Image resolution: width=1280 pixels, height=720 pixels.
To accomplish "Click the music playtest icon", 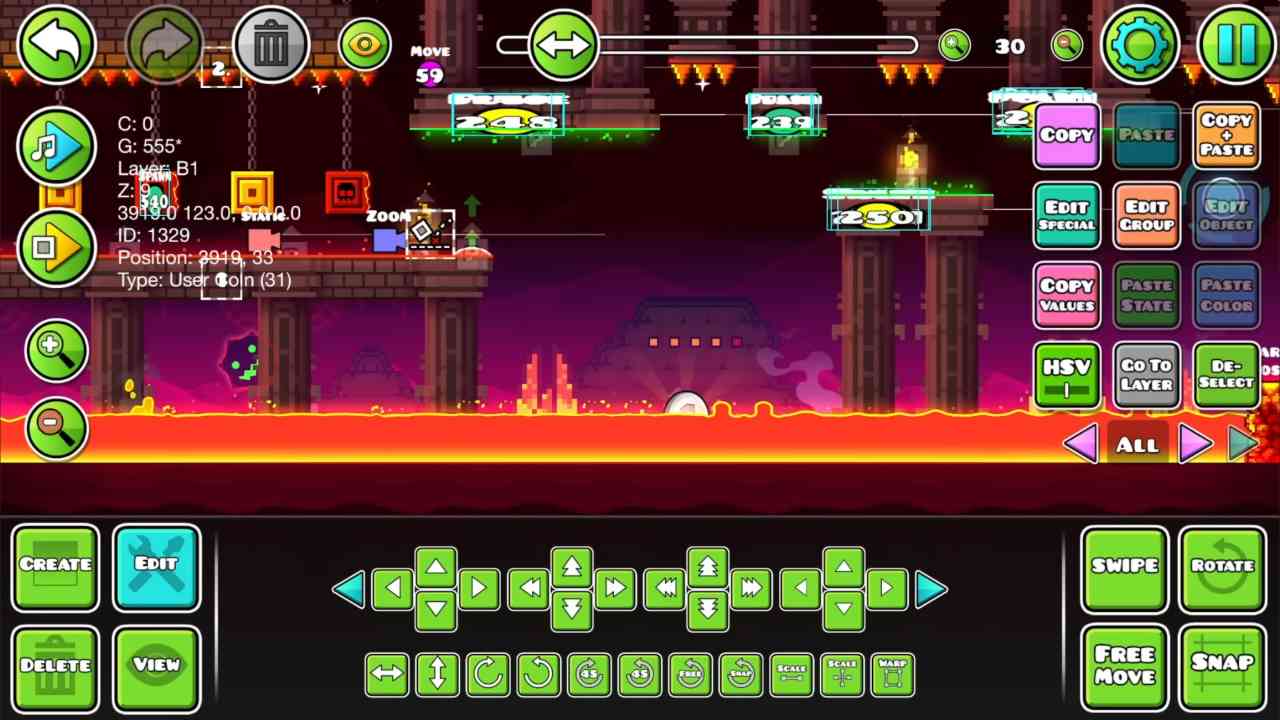I will point(57,147).
